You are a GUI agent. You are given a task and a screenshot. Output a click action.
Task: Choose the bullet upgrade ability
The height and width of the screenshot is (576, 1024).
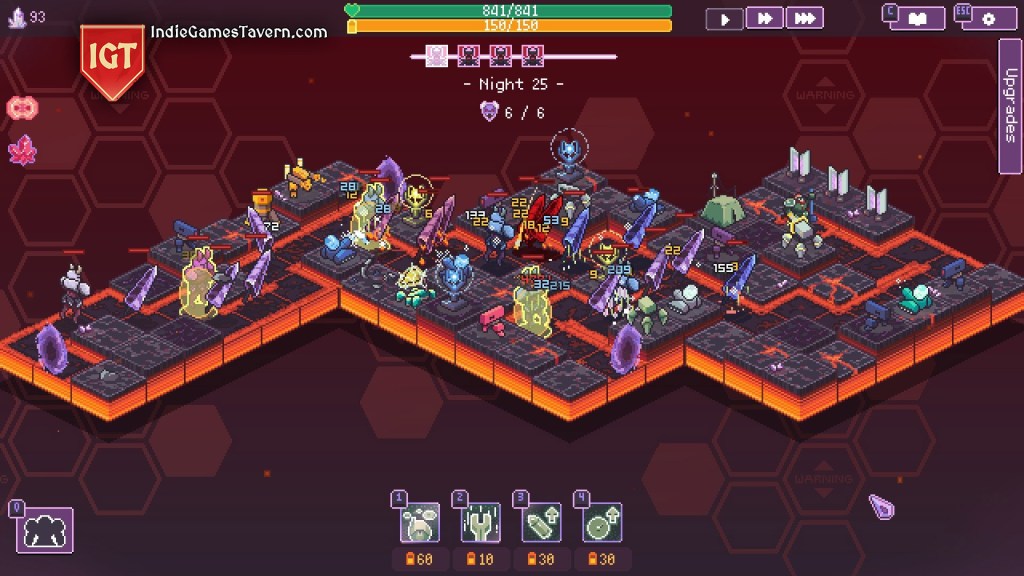541,522
